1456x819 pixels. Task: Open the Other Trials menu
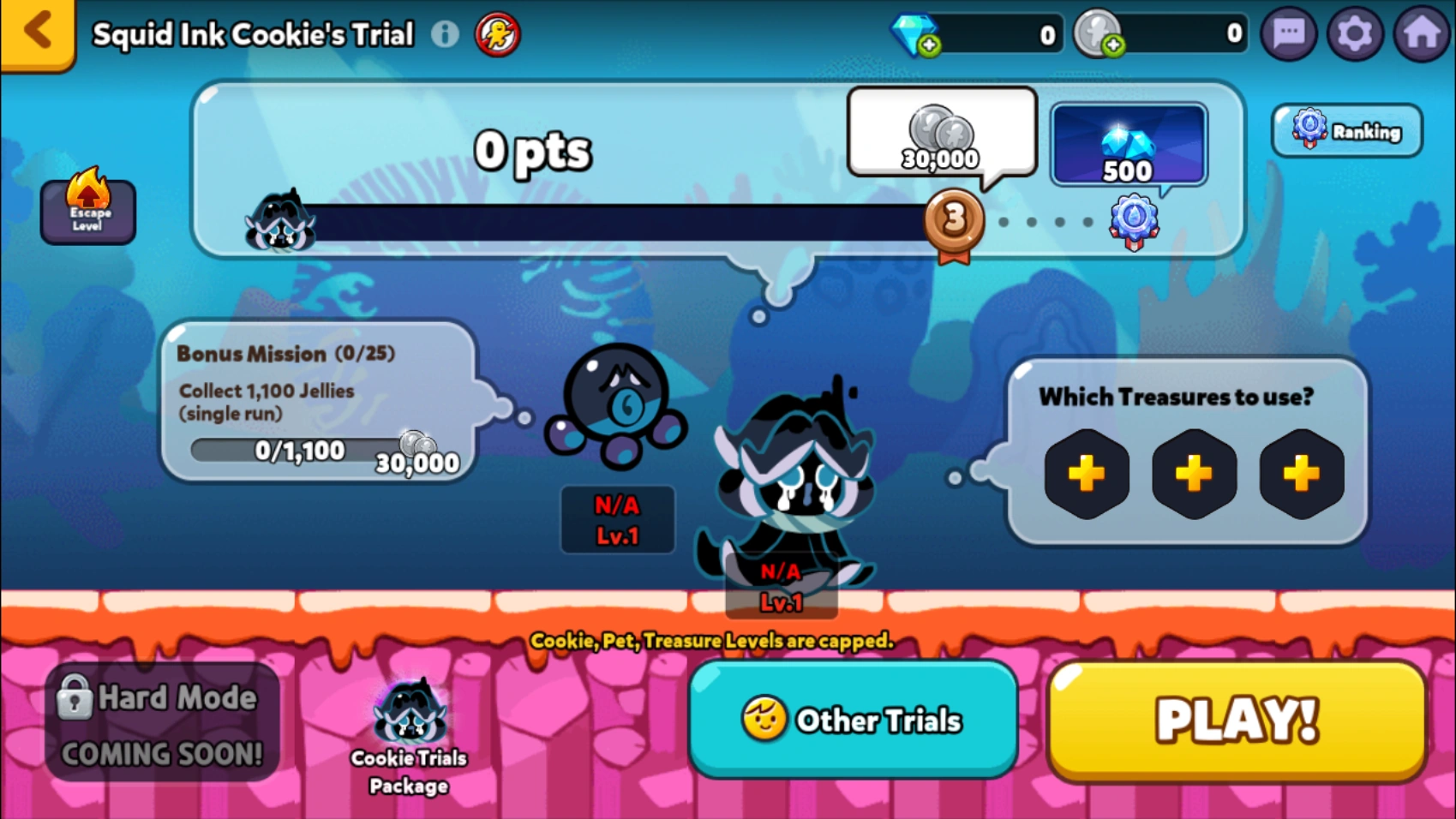854,720
